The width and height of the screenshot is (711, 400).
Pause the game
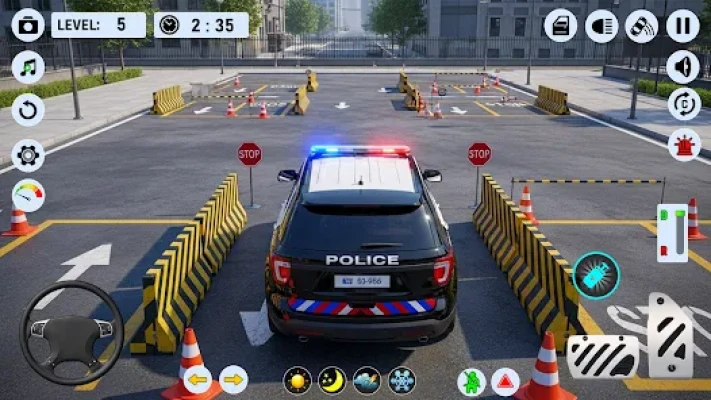pos(683,25)
